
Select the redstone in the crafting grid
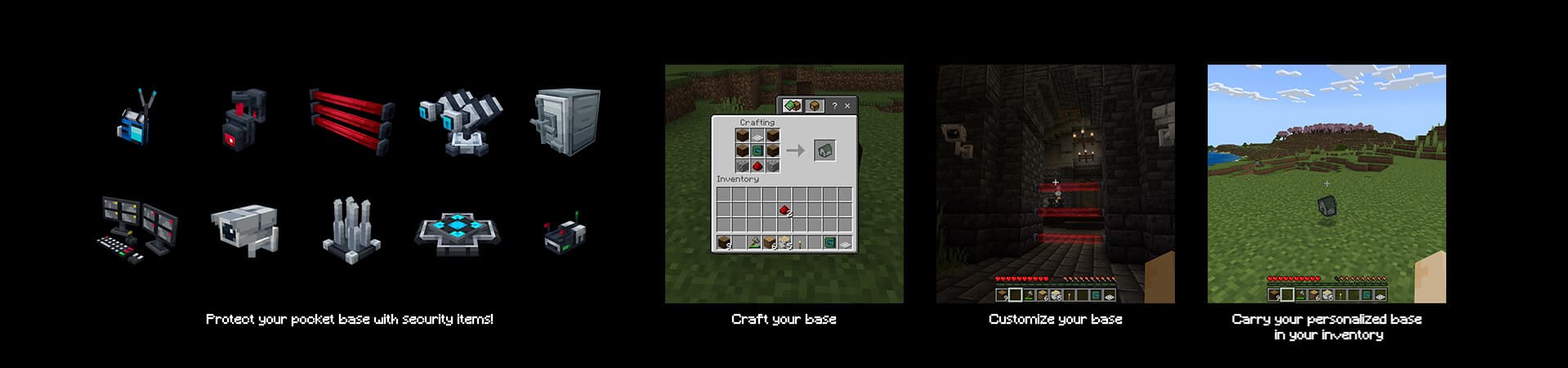coord(757,165)
